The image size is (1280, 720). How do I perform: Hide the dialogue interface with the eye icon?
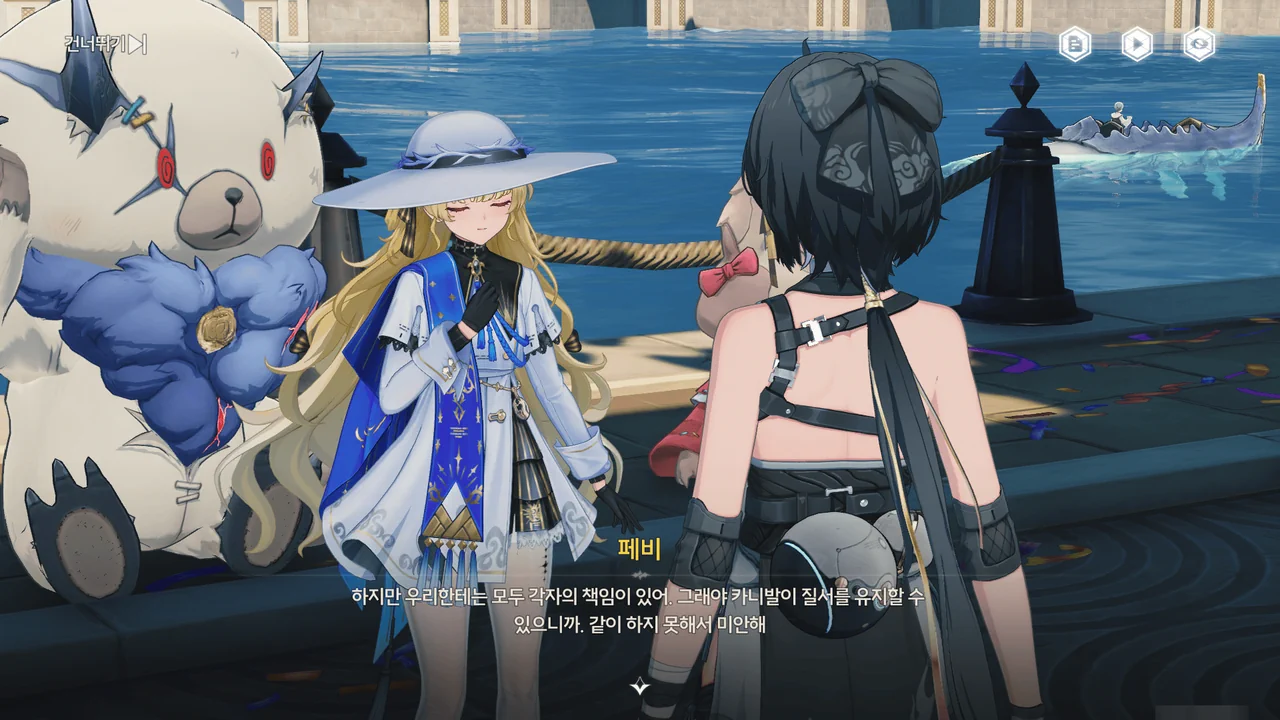coord(1199,44)
